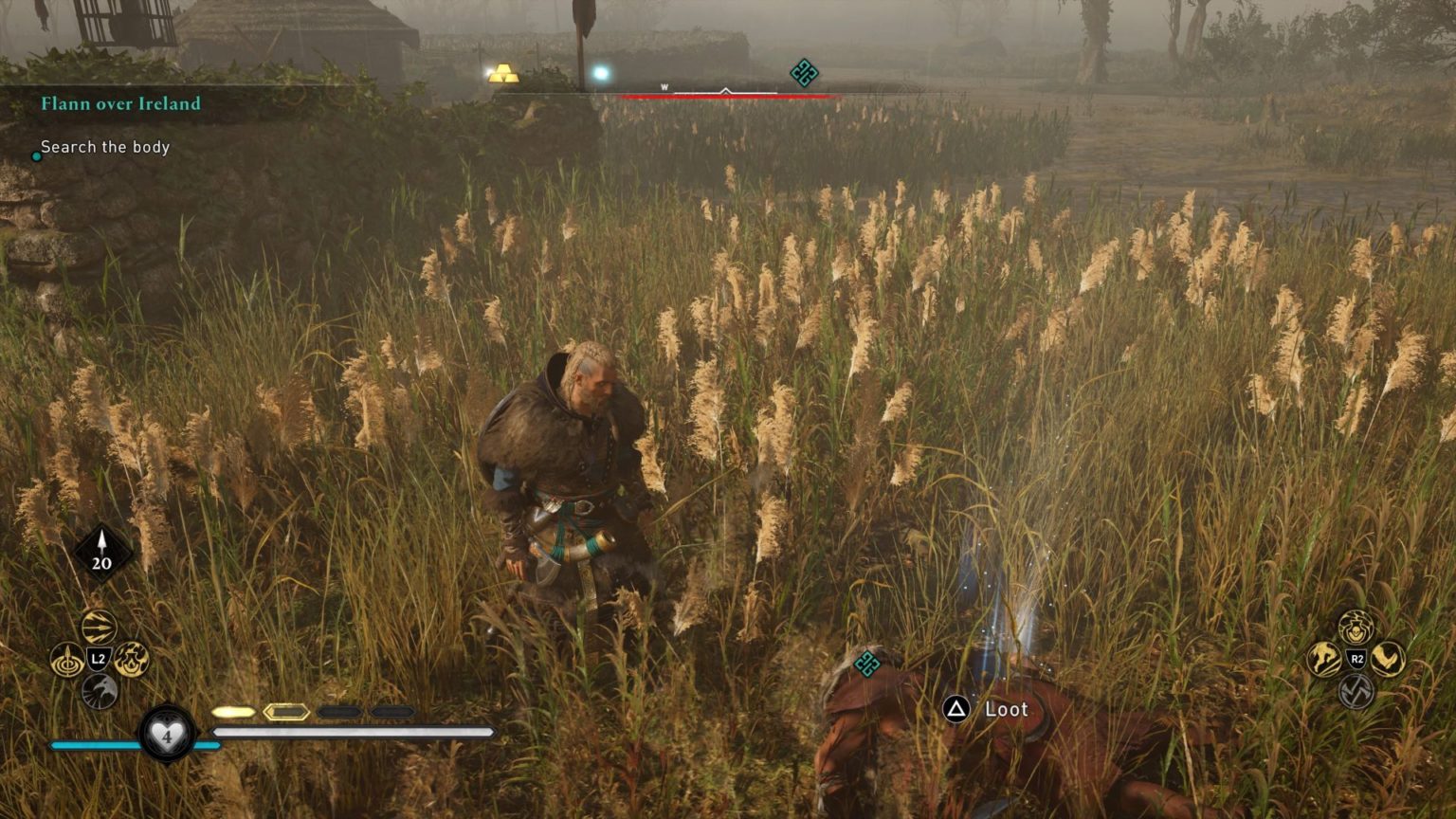Screen dimensions: 1456x819
Task: Click the heart ration icon showing 4
Action: click(x=168, y=736)
